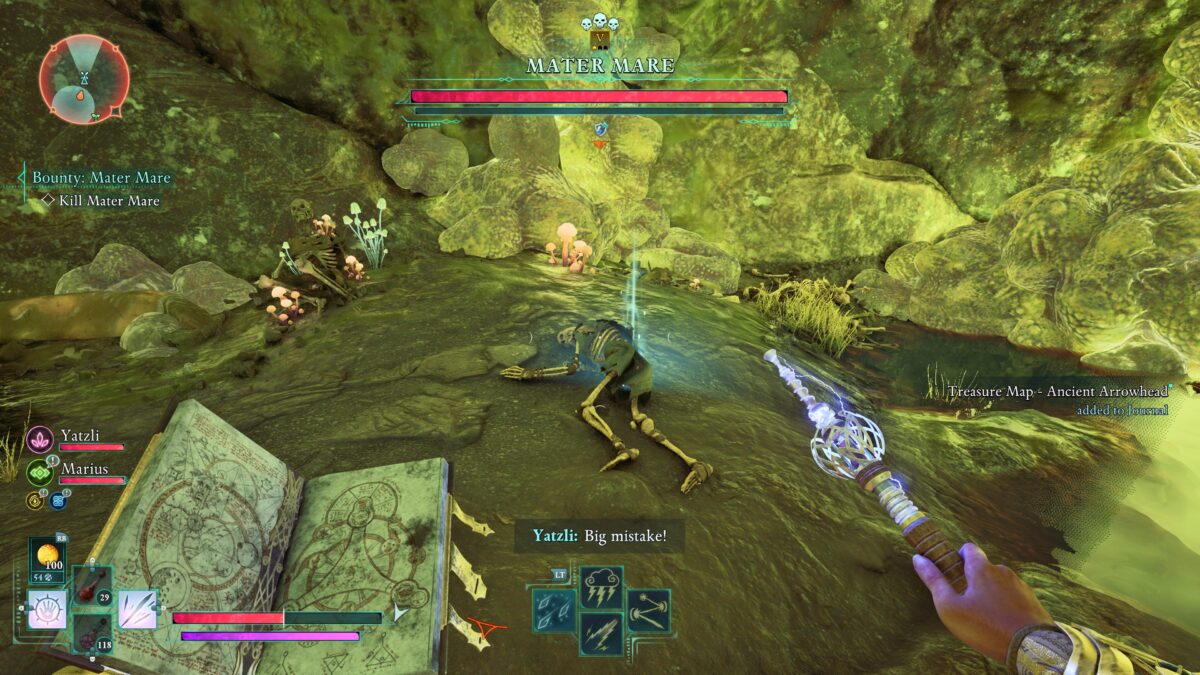The width and height of the screenshot is (1200, 675).
Task: Click the Treasure Map journal notification
Action: 1059,399
